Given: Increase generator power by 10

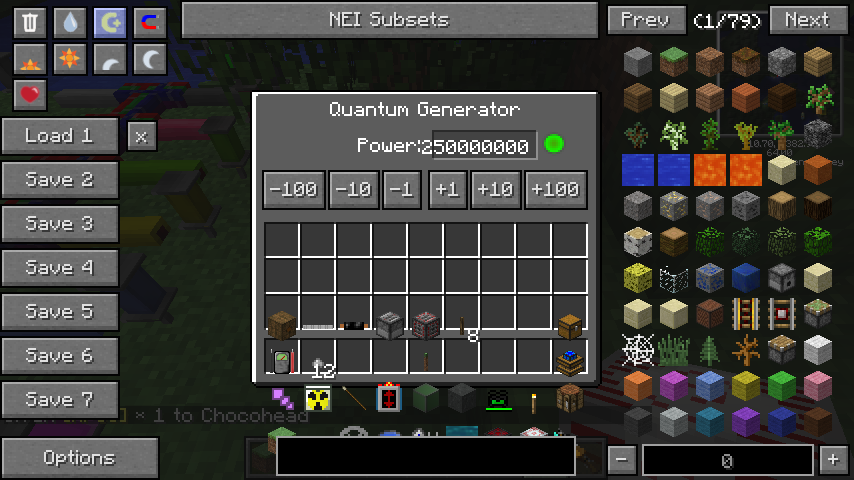Looking at the screenshot, I should 496,190.
